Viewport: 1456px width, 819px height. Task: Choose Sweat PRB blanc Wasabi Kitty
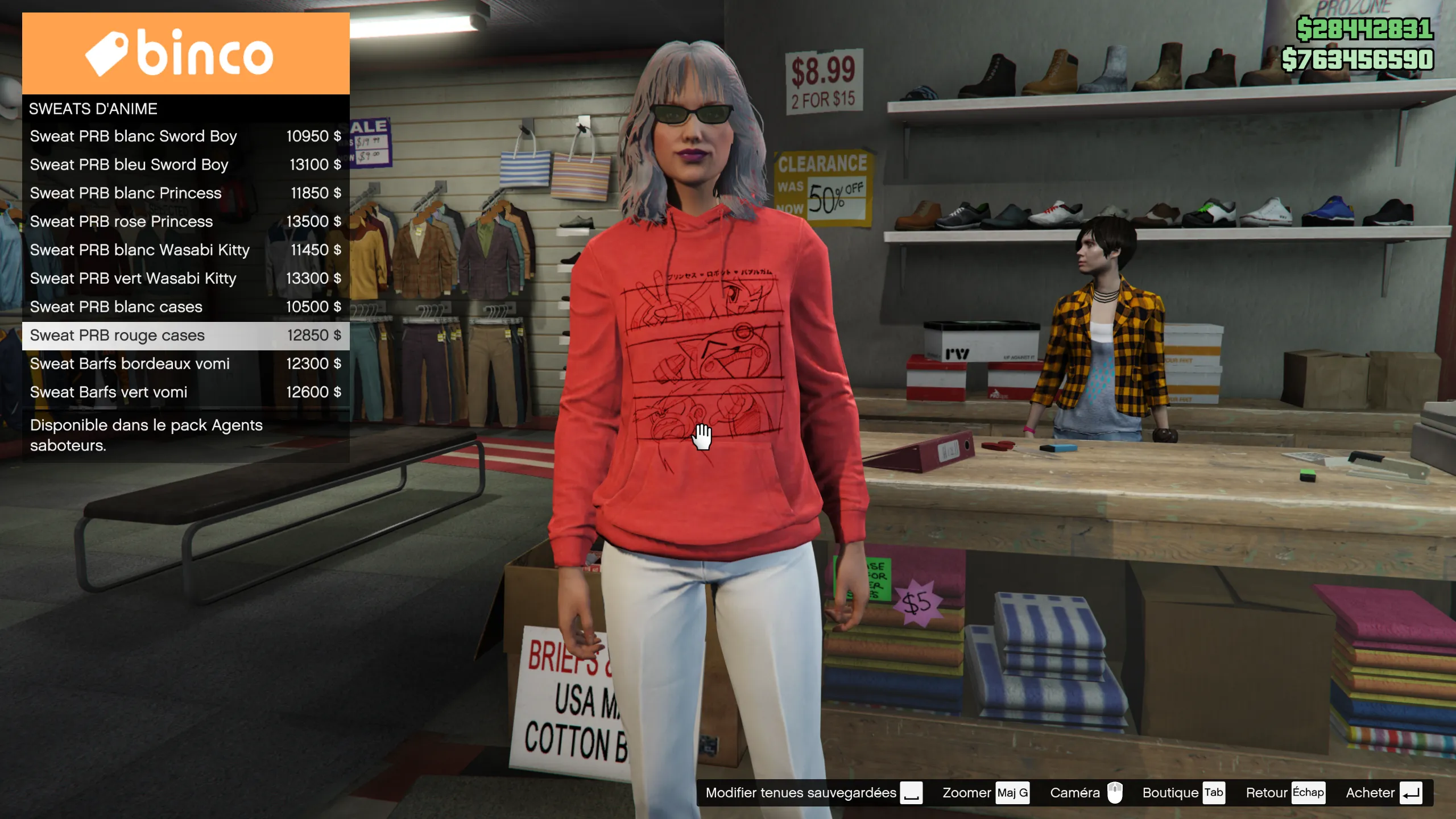coord(185,250)
